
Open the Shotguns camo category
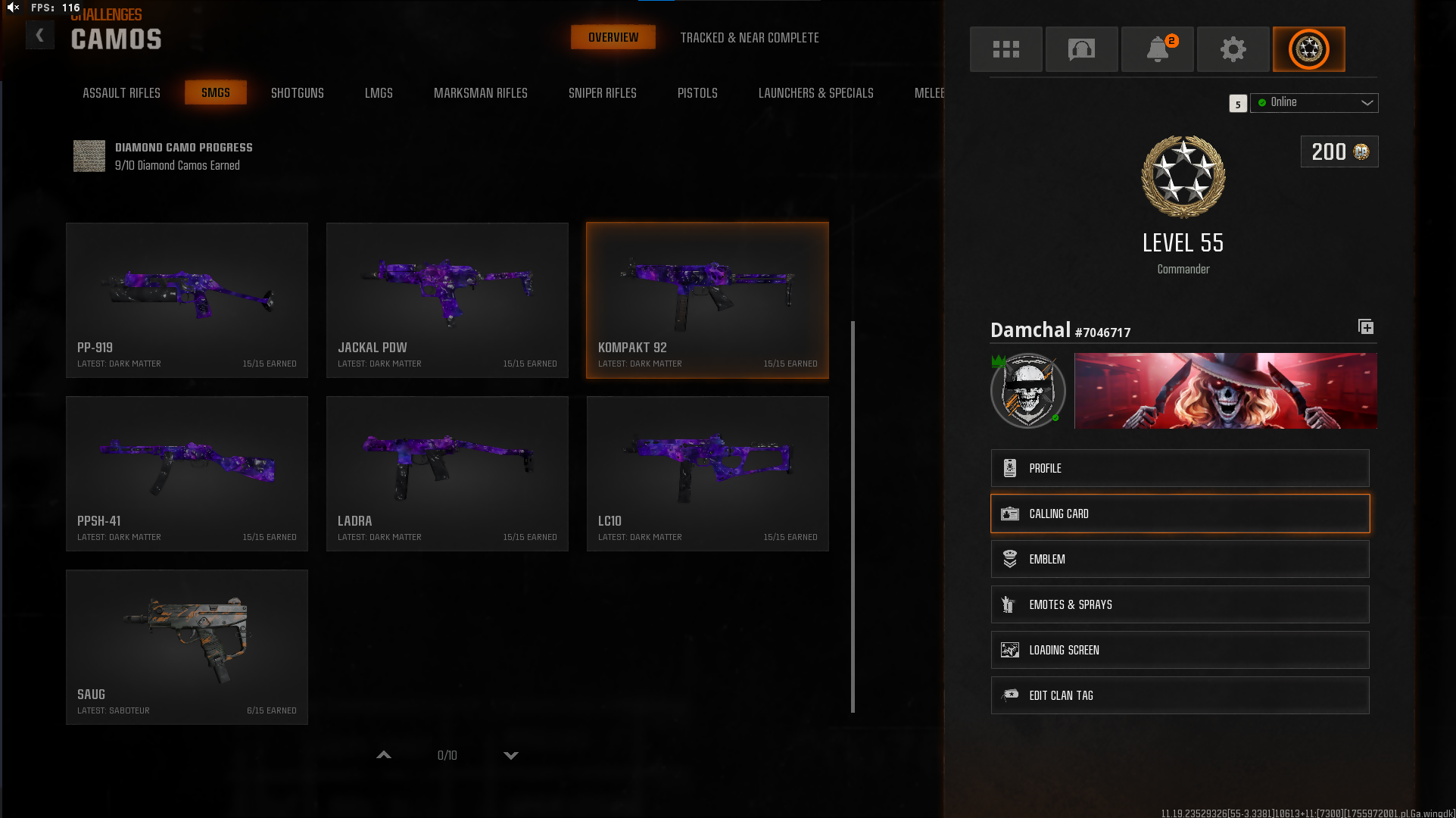pos(297,93)
